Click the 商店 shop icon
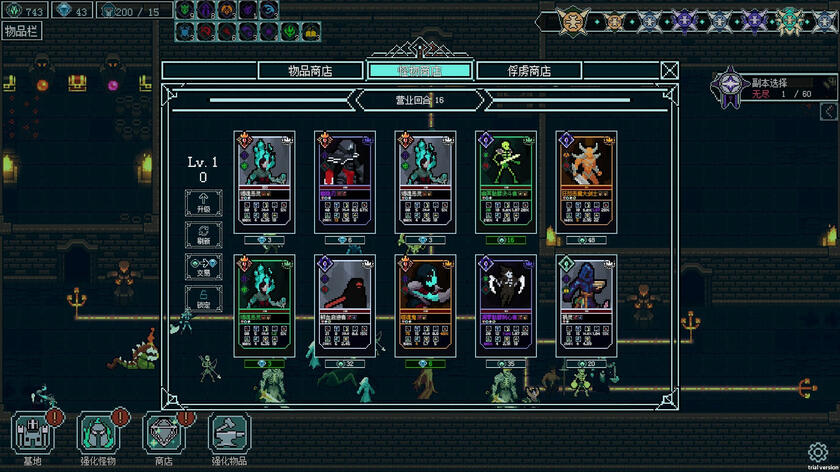Image resolution: width=840 pixels, height=472 pixels. click(164, 435)
